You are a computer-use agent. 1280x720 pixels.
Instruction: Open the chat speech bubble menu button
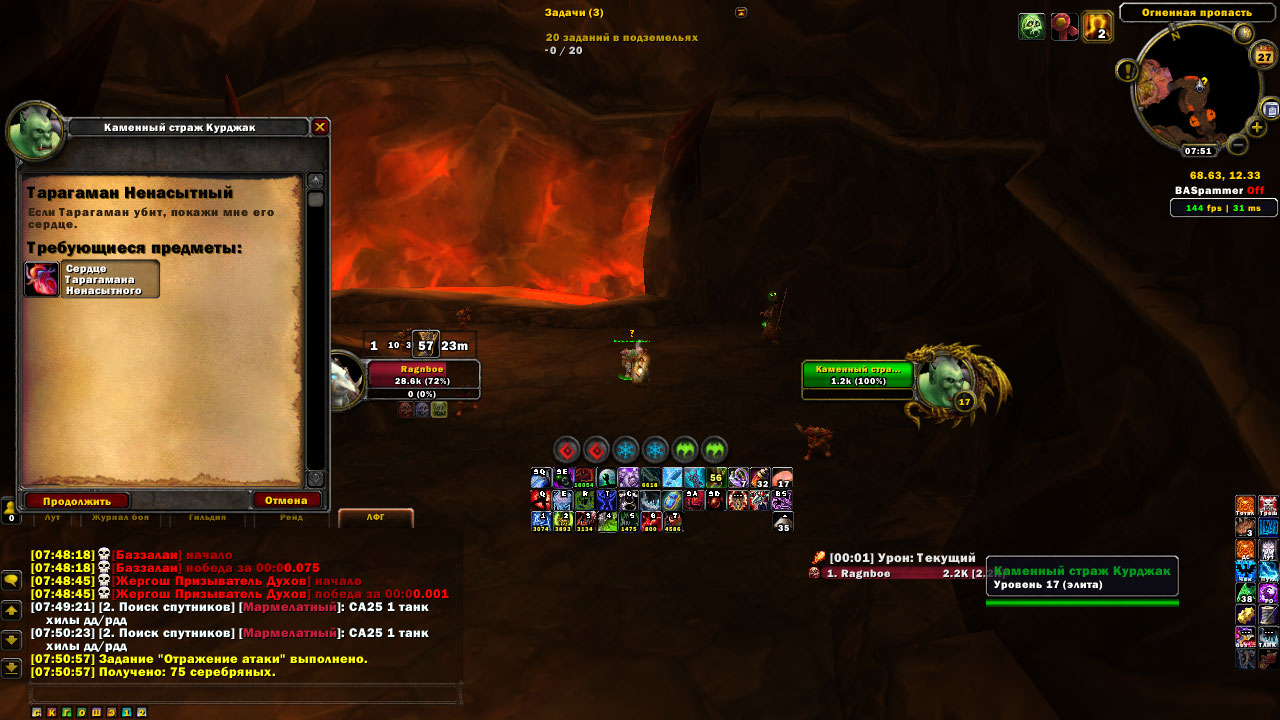click(x=11, y=580)
